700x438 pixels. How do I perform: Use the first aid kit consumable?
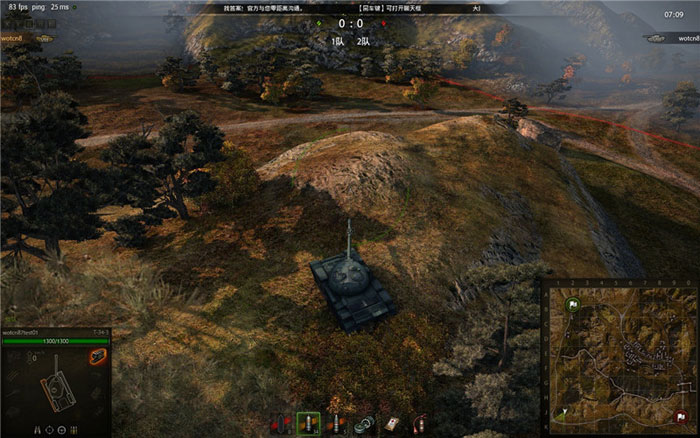[x=392, y=425]
